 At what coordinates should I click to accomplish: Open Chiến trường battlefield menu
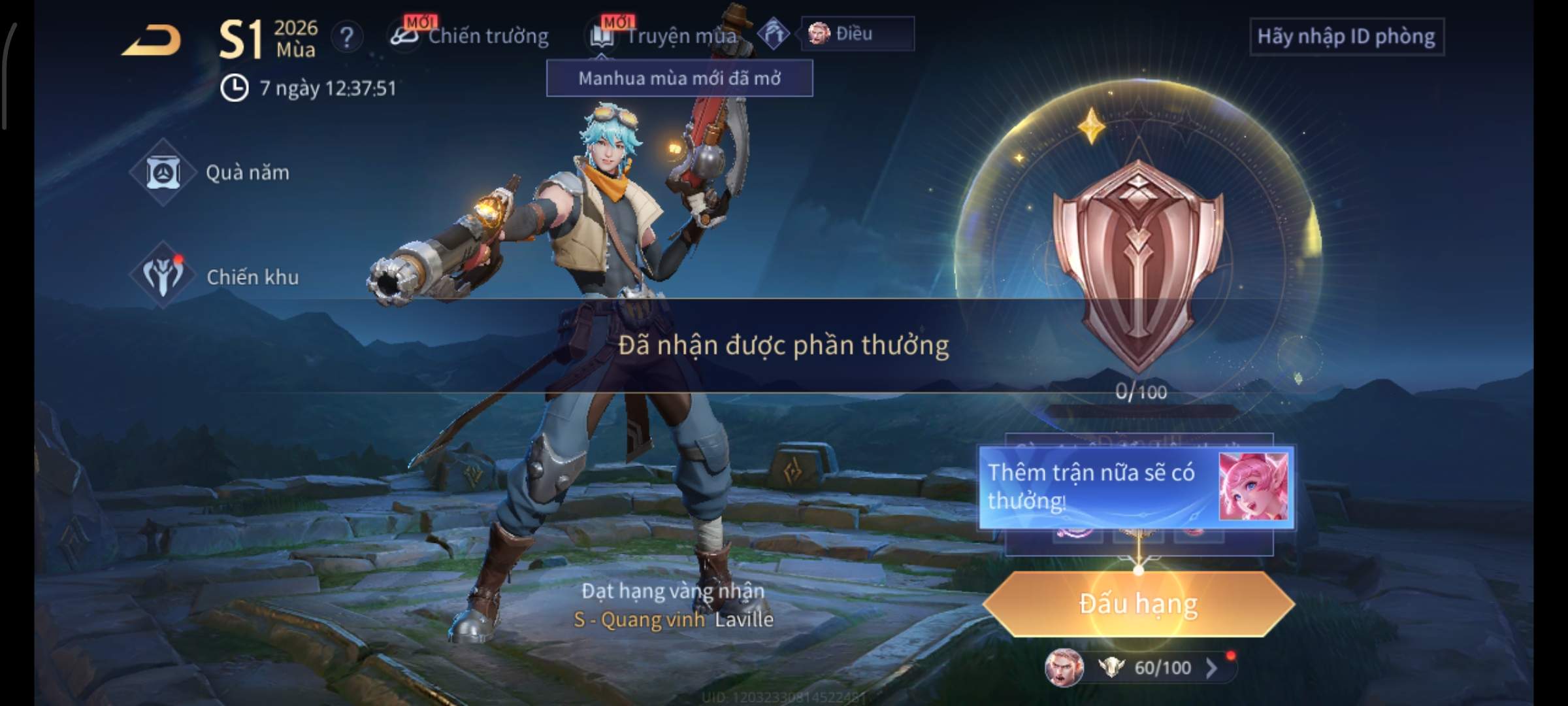[x=470, y=36]
